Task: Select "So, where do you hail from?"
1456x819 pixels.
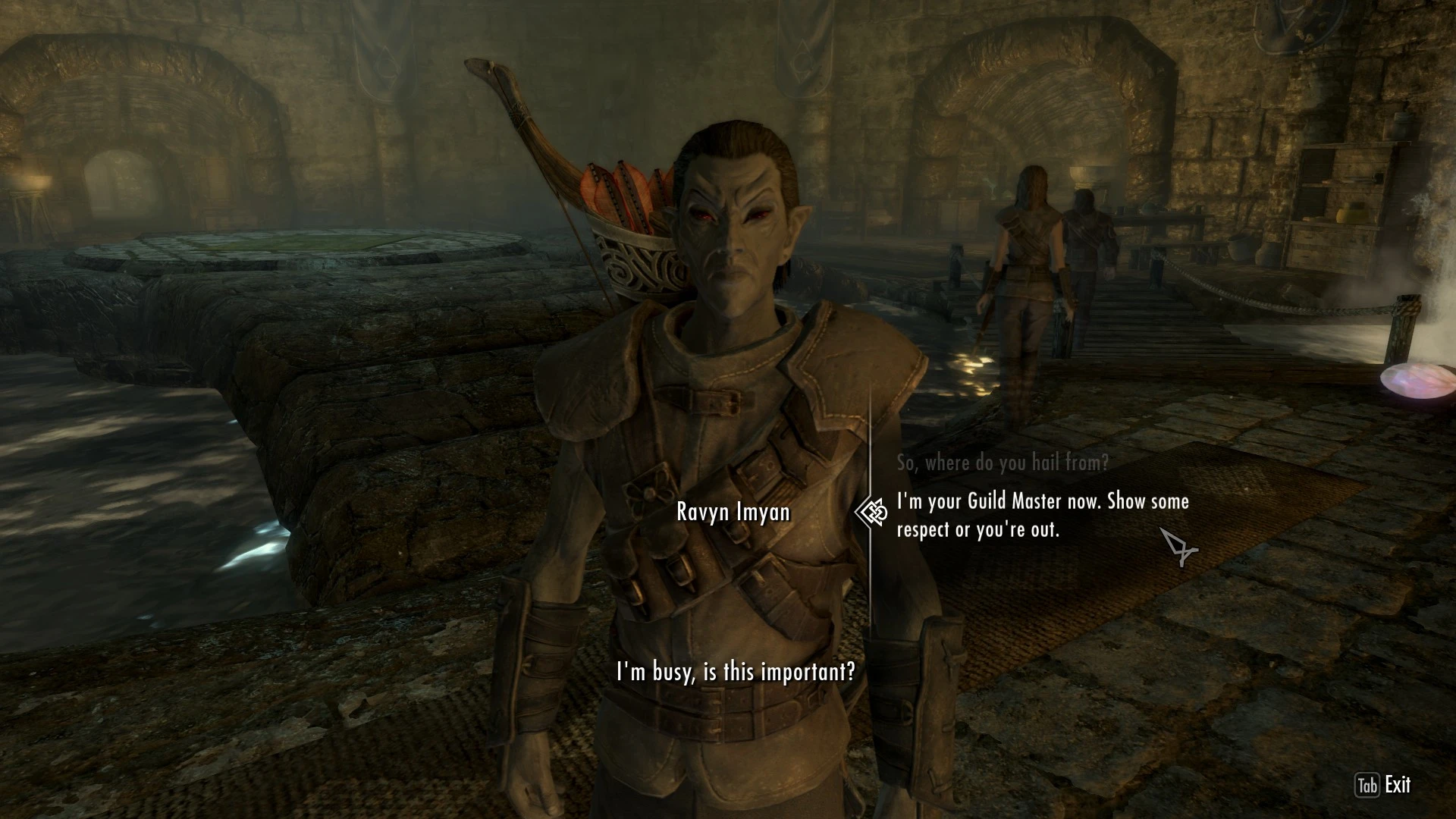Action: coord(1002,462)
